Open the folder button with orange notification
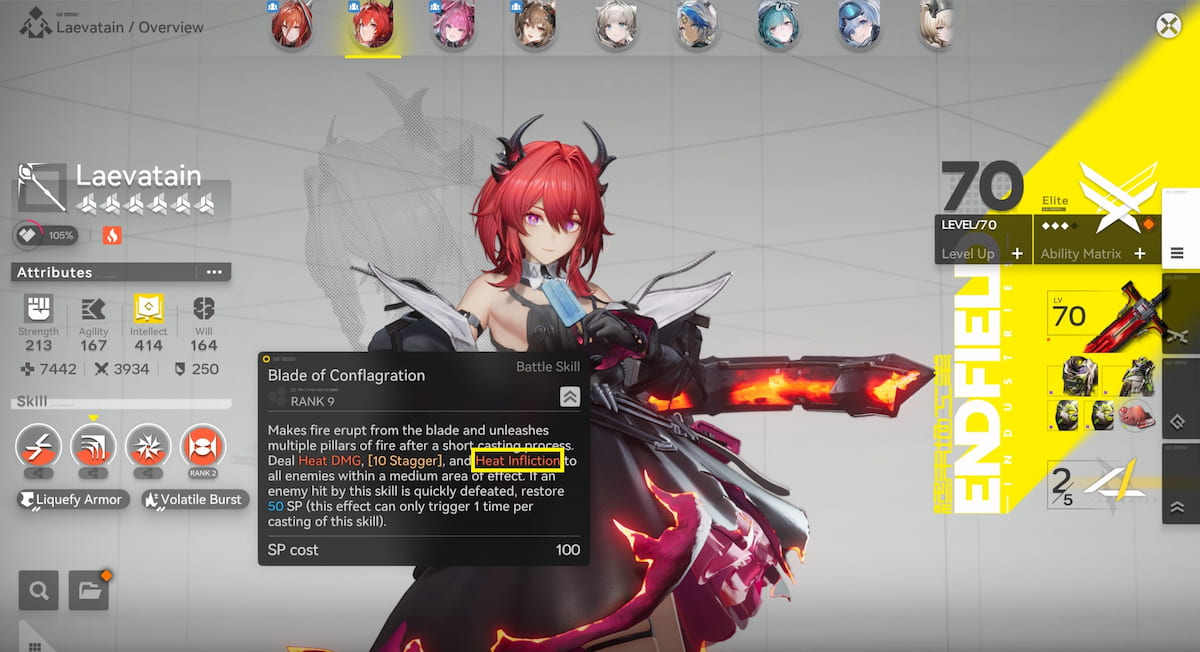This screenshot has height=652, width=1200. coord(88,591)
